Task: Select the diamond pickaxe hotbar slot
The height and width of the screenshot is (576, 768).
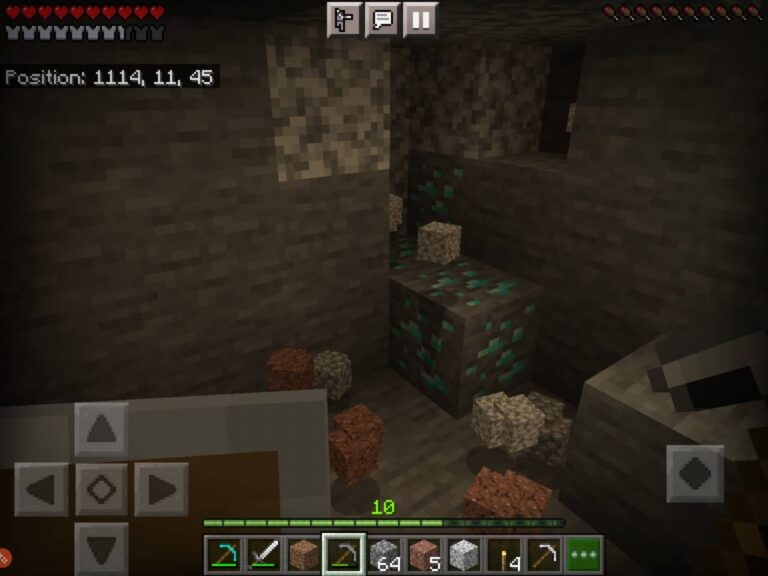Action: tap(223, 555)
